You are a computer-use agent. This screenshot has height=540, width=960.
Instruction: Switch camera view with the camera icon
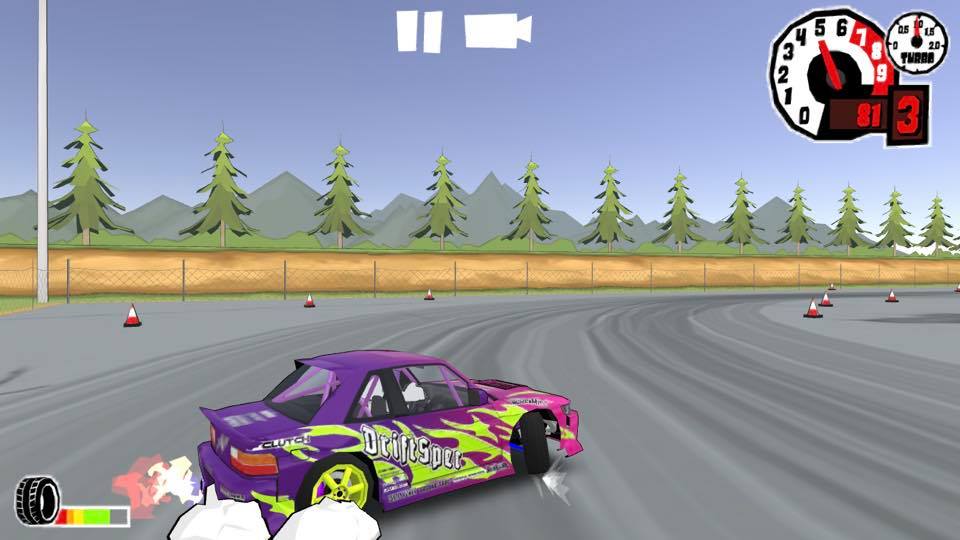[497, 30]
